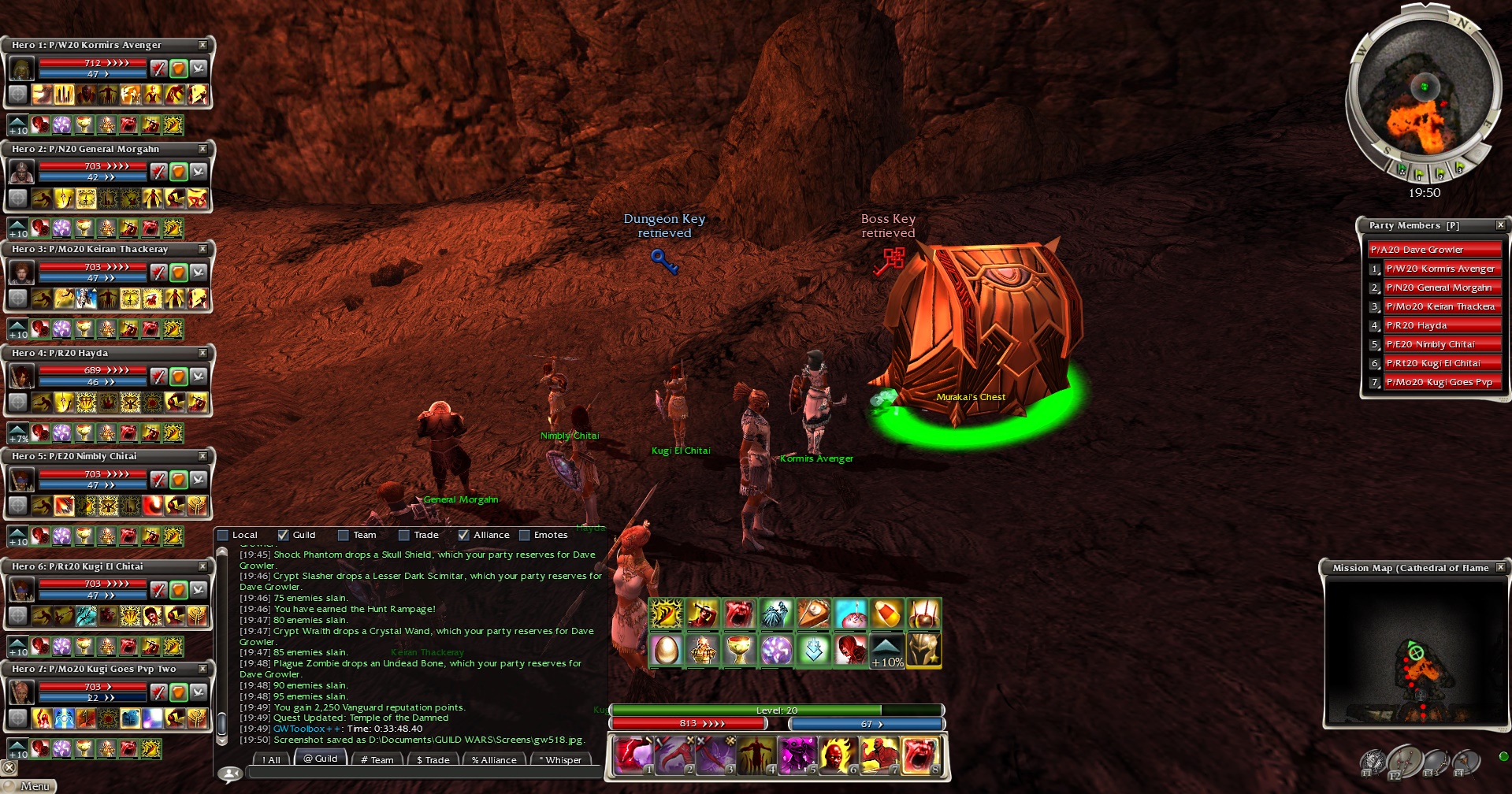
Task: Activate skill slot 1 on skill bar
Action: pyautogui.click(x=633, y=755)
